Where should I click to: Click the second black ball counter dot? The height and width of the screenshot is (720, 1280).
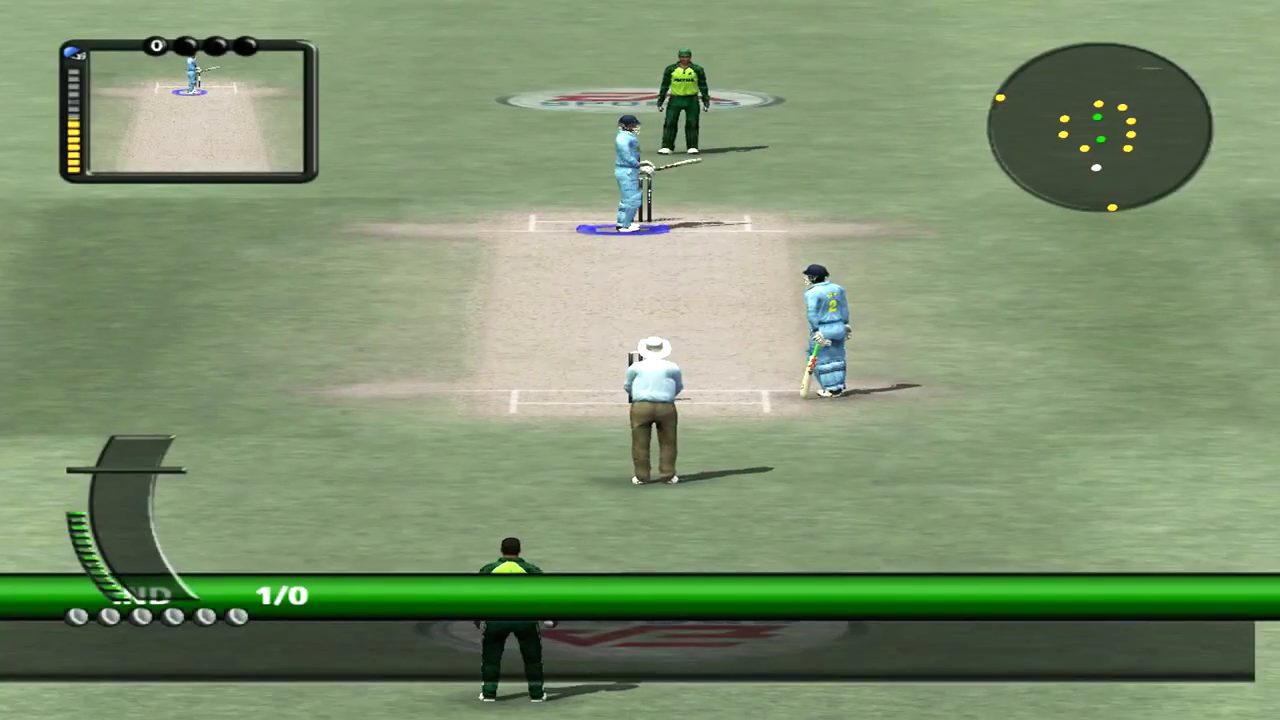187,45
